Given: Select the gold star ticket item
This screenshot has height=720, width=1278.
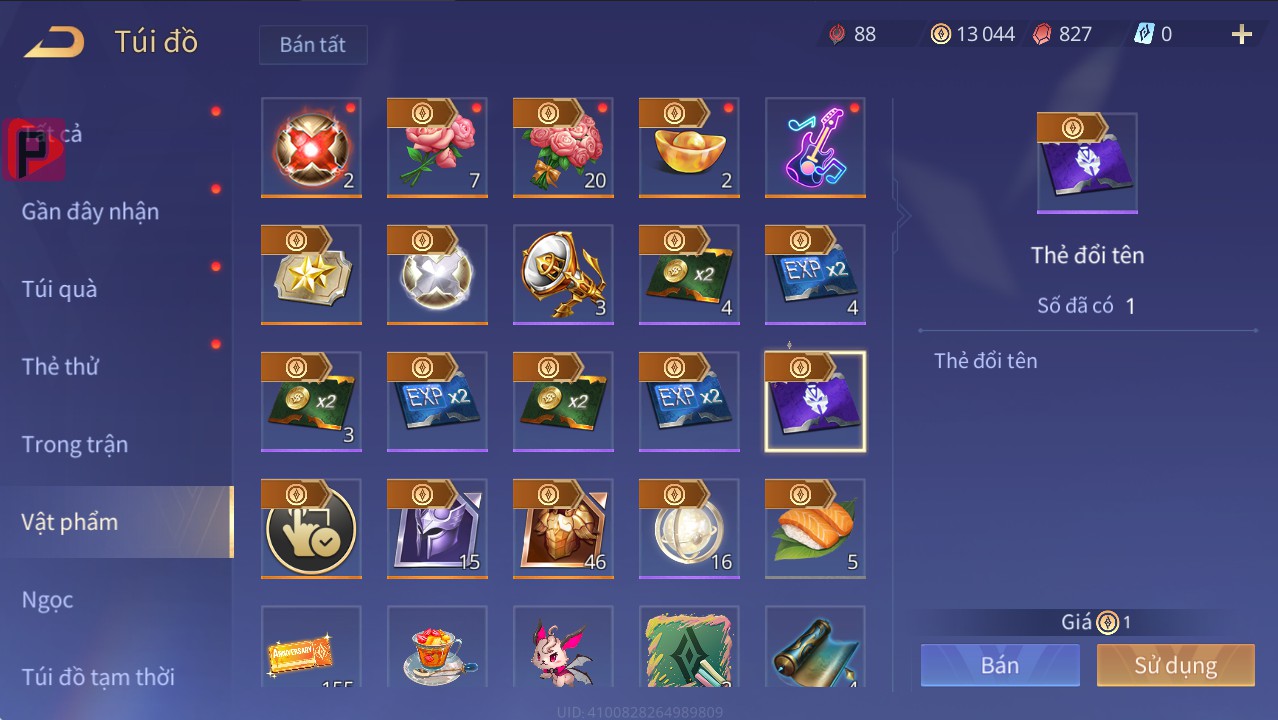Looking at the screenshot, I should click(311, 275).
